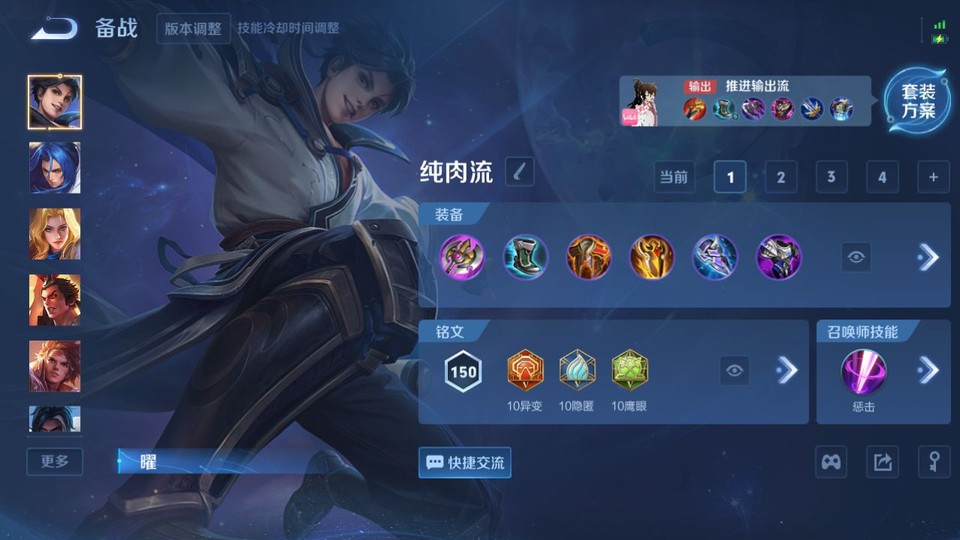This screenshot has width=960, height=540.
Task: Switch to the 当前 loadout tab
Action: coord(674,178)
